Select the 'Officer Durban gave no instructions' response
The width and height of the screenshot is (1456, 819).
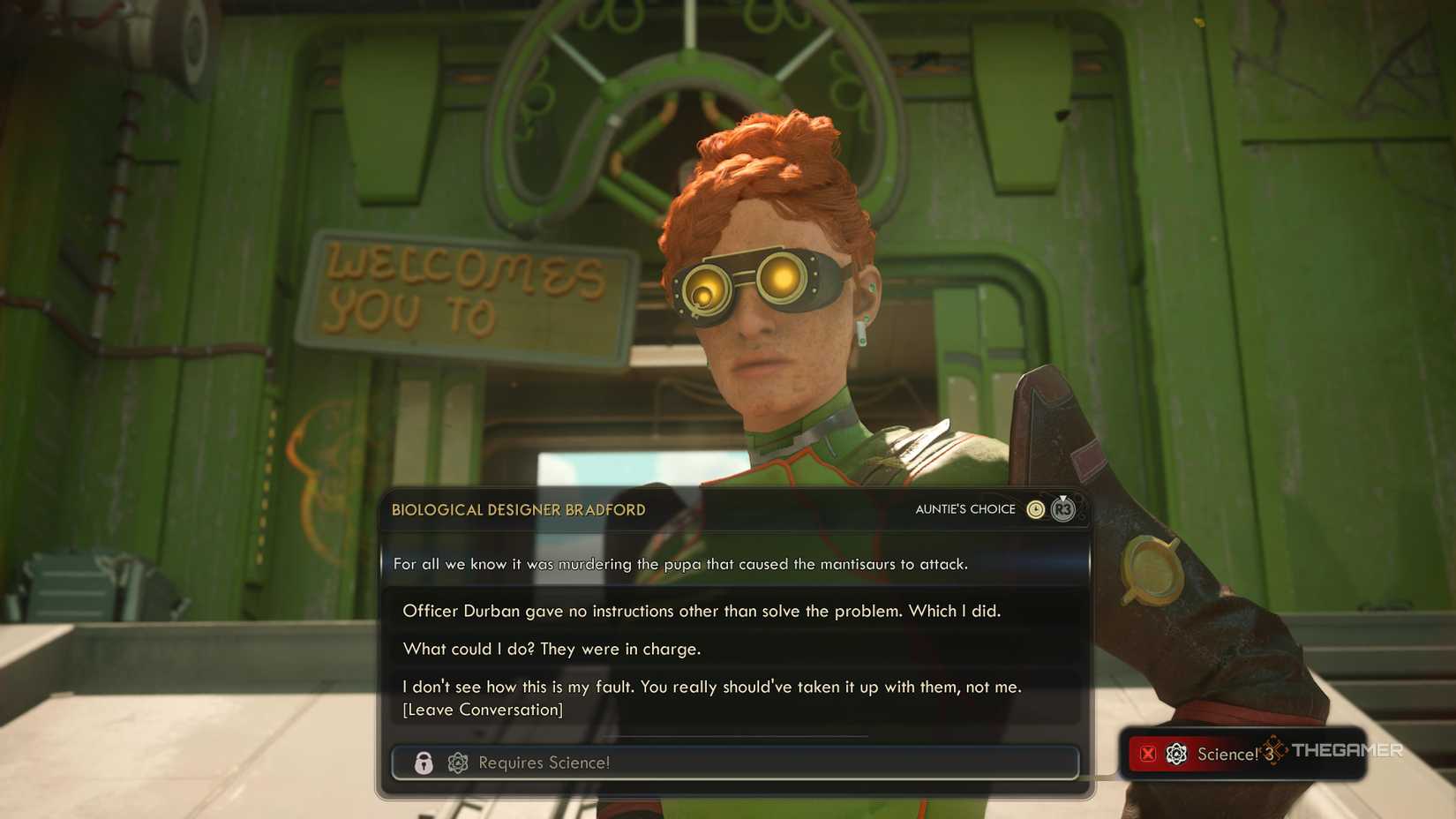pyautogui.click(x=702, y=610)
